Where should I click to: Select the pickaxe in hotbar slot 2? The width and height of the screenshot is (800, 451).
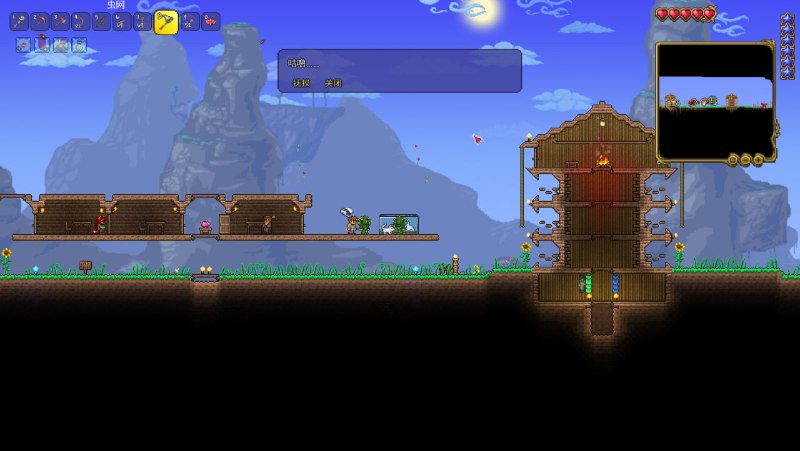40,21
